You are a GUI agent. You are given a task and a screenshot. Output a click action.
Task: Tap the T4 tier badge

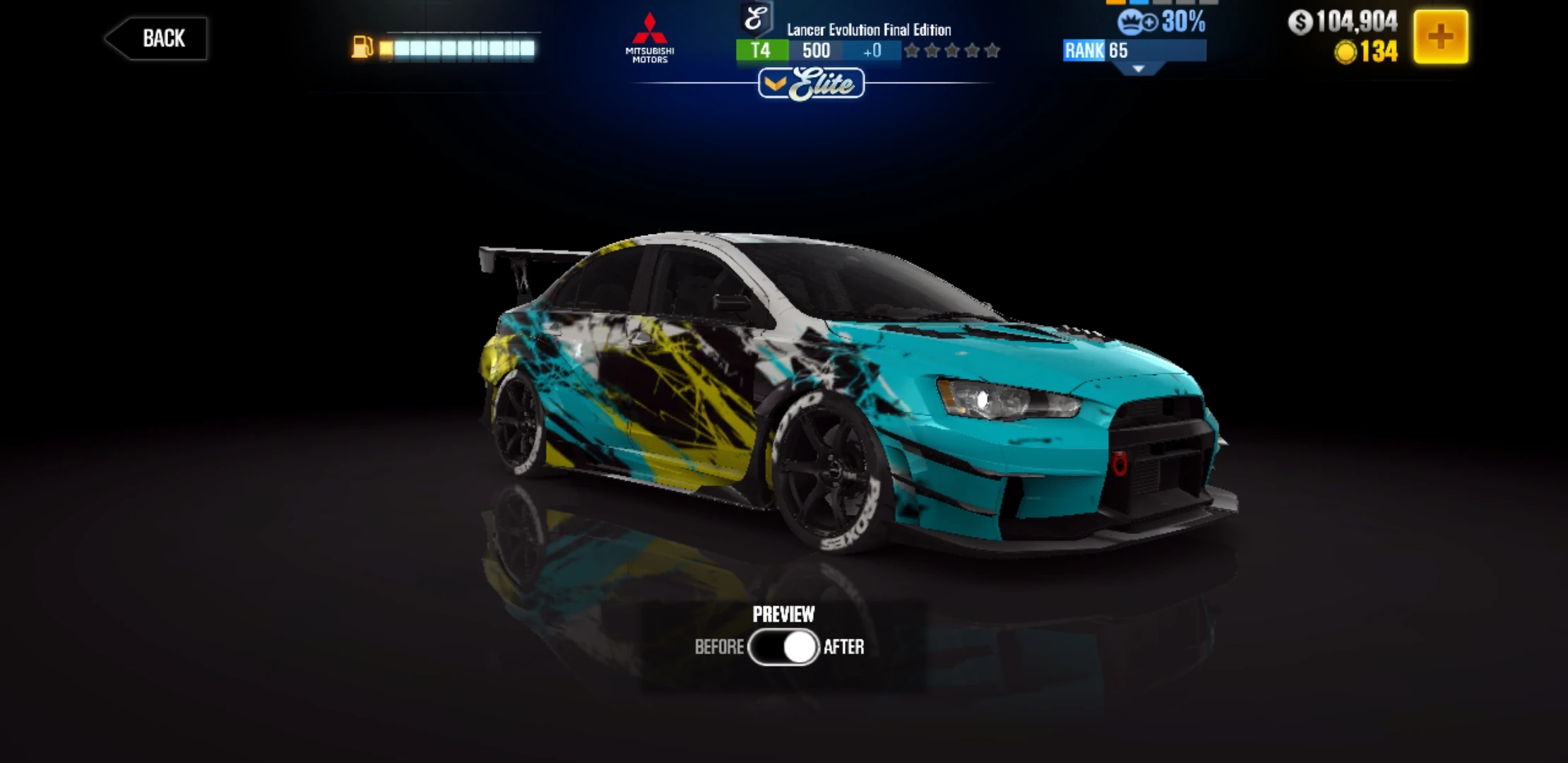click(763, 50)
